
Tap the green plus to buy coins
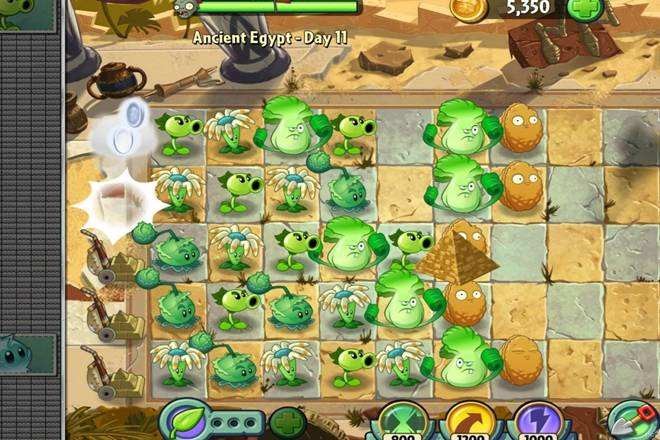tap(585, 9)
